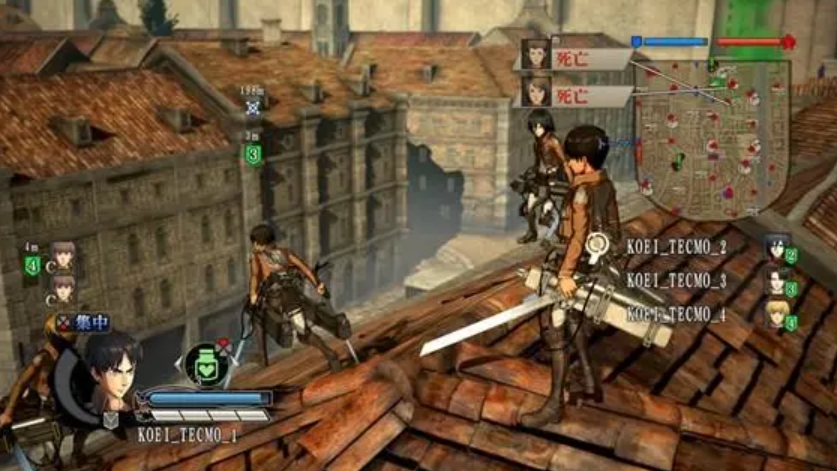Click the green 3m shield marker

coord(253,154)
